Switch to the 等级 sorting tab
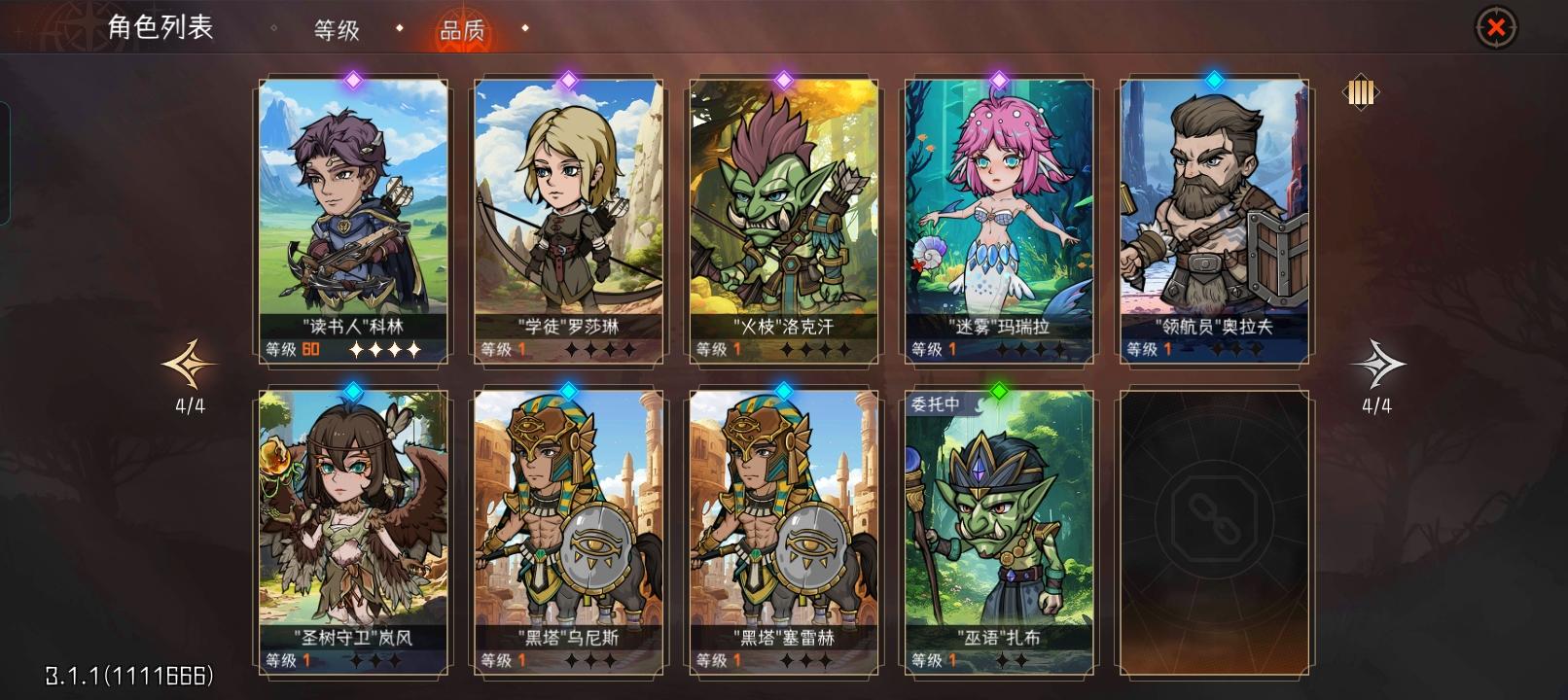This screenshot has height=700, width=1568. tap(336, 30)
